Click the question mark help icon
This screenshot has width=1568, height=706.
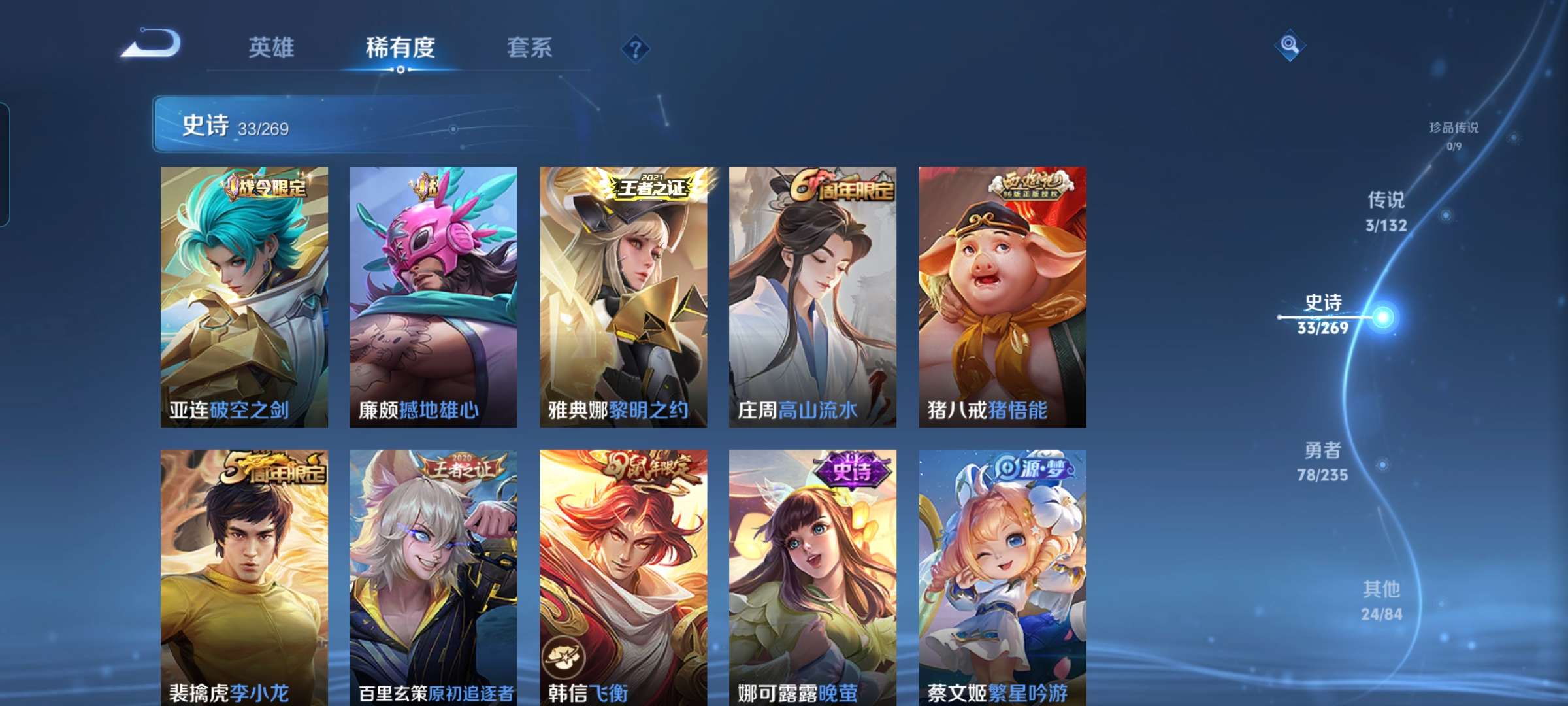[x=636, y=48]
